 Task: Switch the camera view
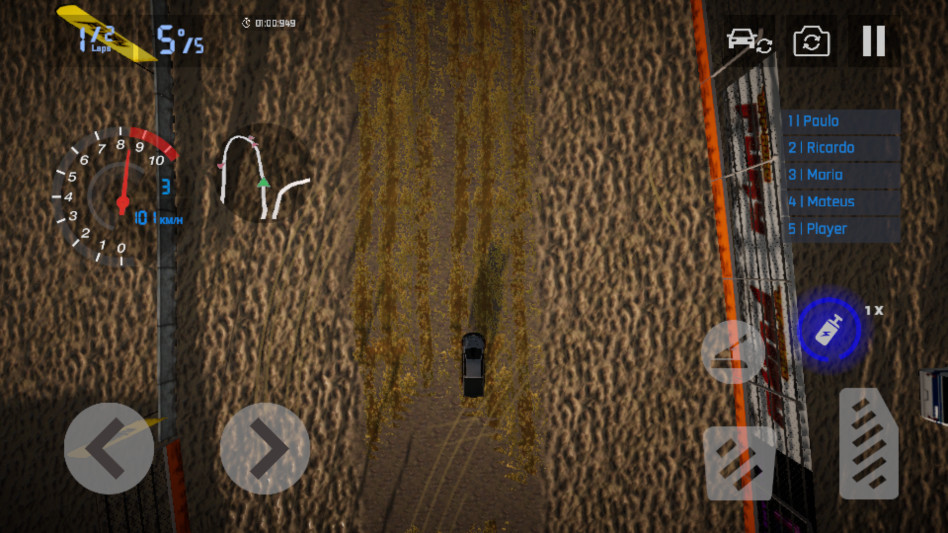811,42
